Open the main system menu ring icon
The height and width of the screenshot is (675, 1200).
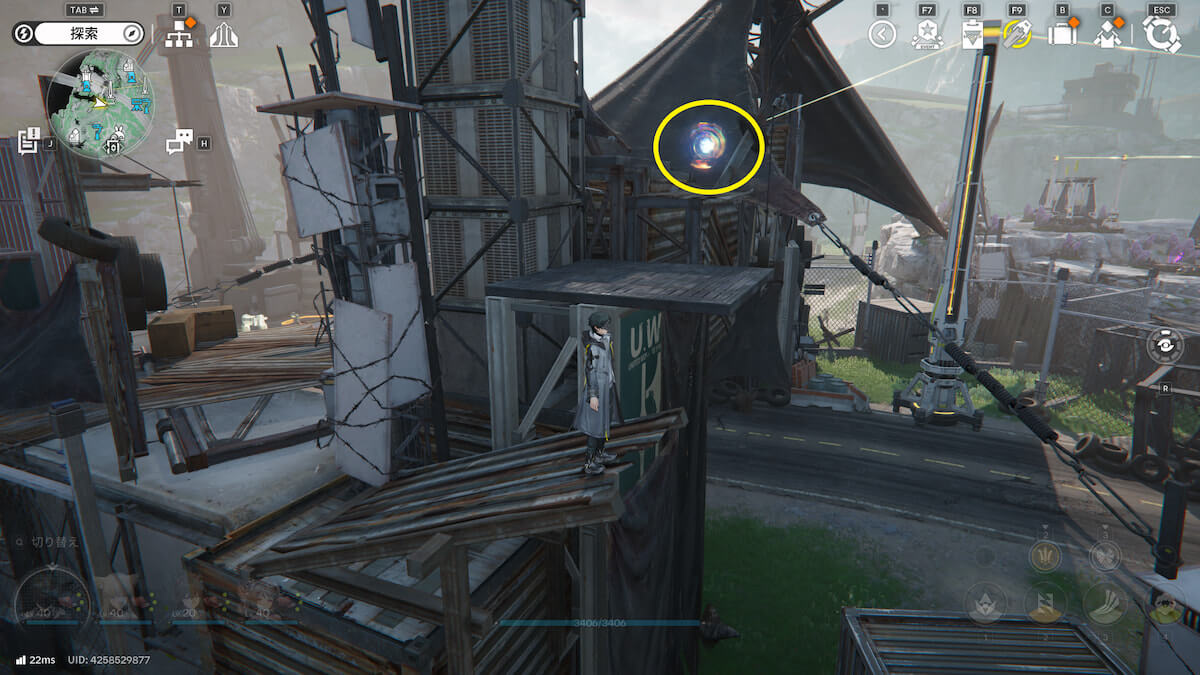coord(1161,34)
